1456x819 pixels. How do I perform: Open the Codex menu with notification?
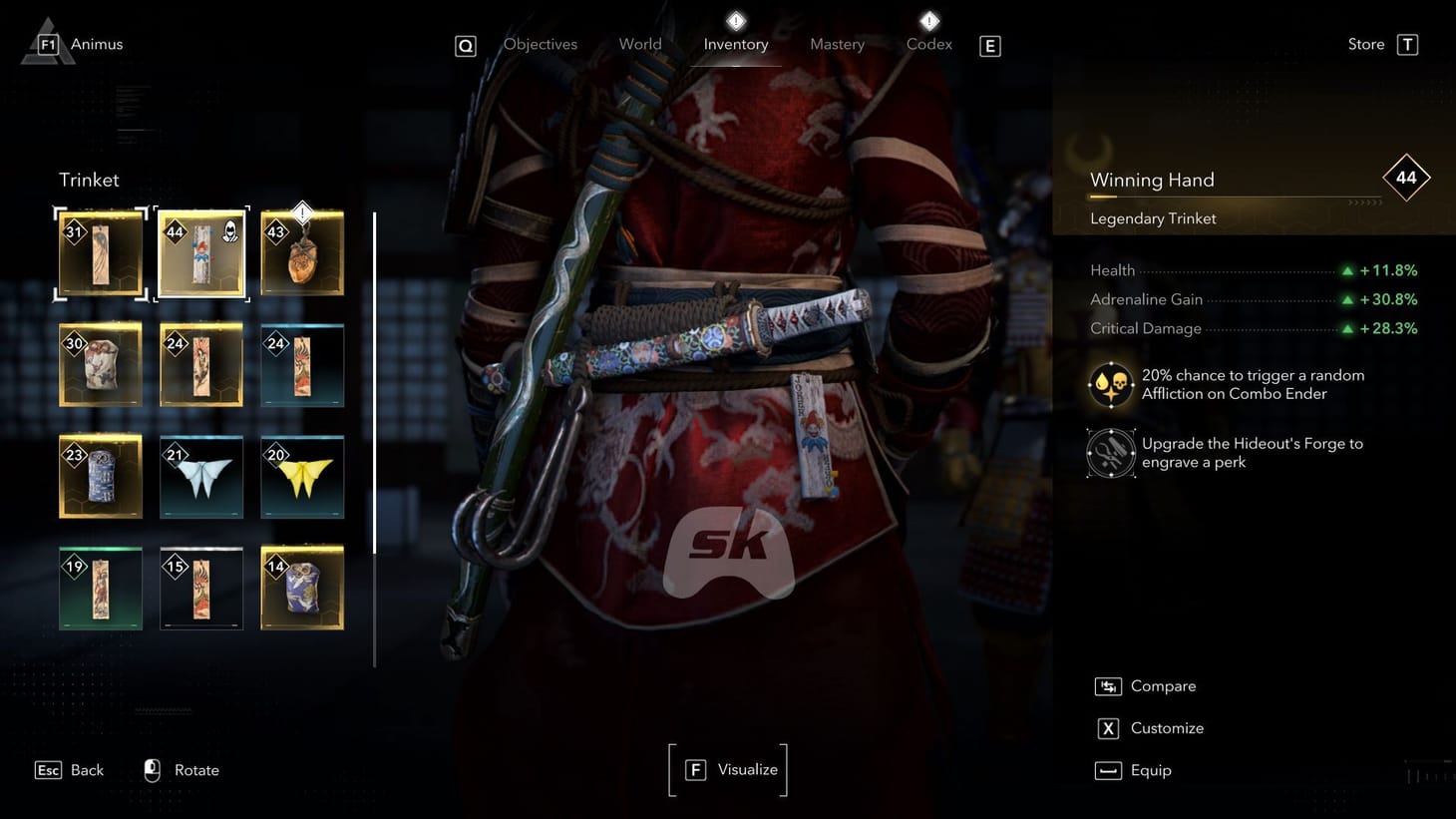(x=928, y=44)
